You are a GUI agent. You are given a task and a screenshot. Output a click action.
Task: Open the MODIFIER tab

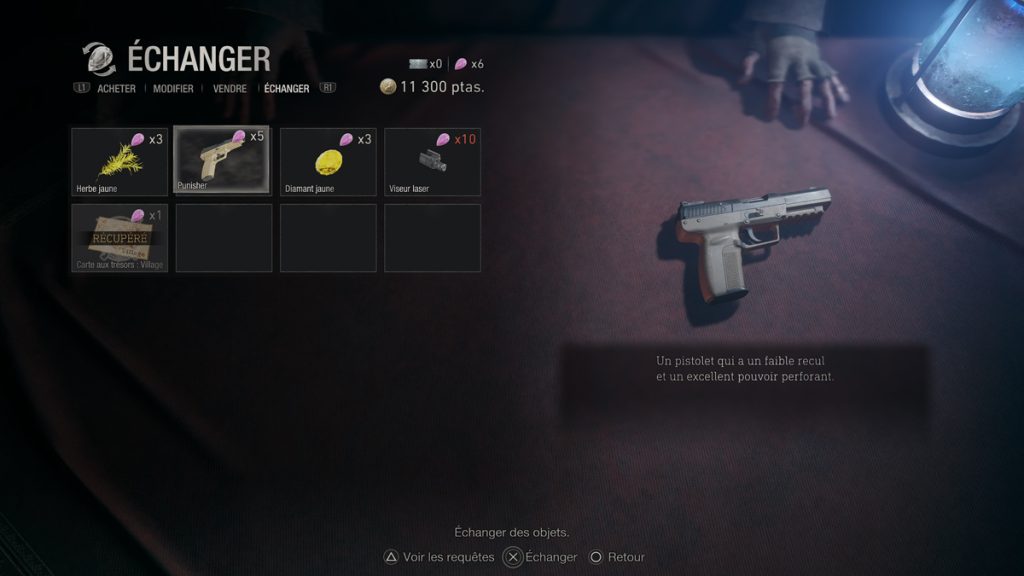tap(173, 89)
